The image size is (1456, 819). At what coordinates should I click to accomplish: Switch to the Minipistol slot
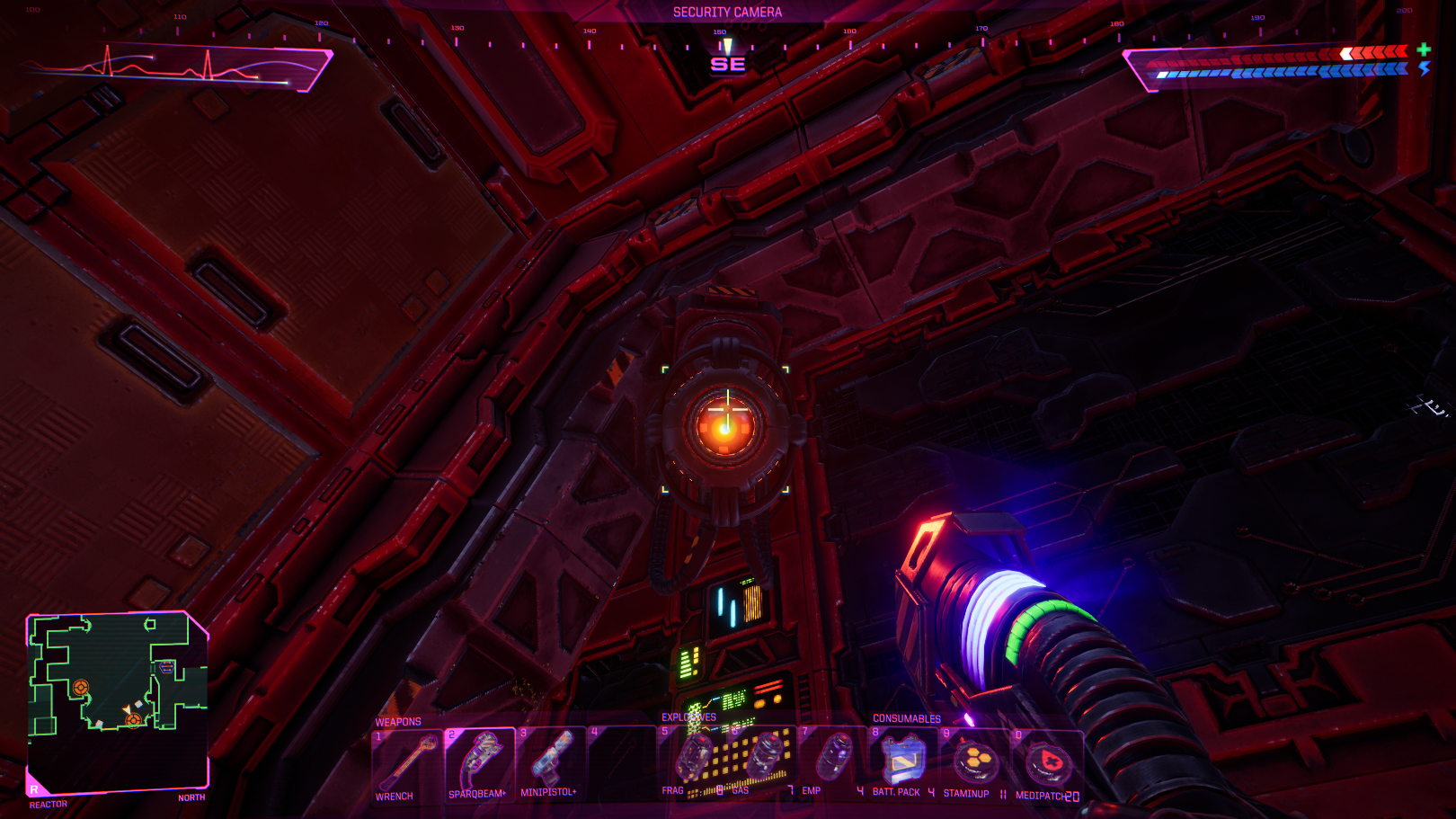point(551,762)
